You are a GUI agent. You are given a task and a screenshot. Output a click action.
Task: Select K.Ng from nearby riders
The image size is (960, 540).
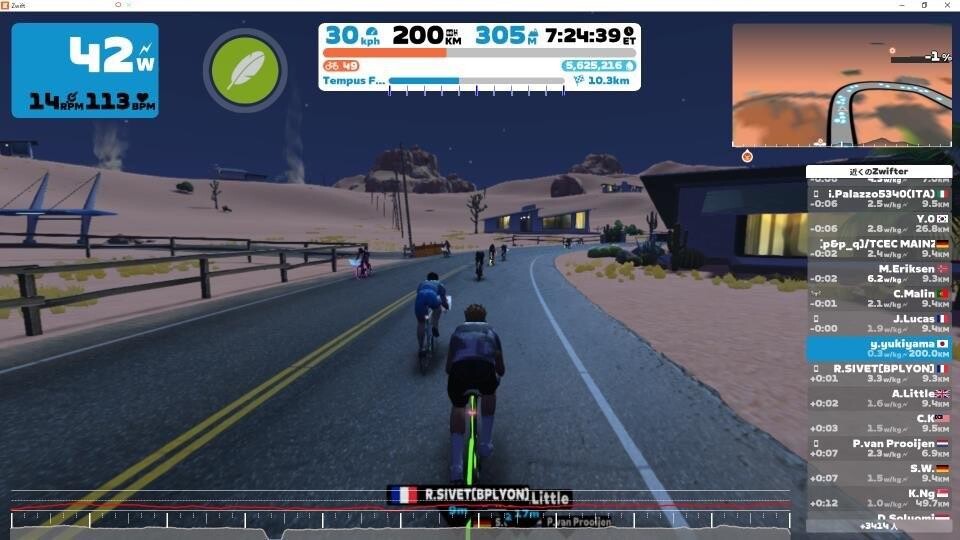pyautogui.click(x=879, y=498)
